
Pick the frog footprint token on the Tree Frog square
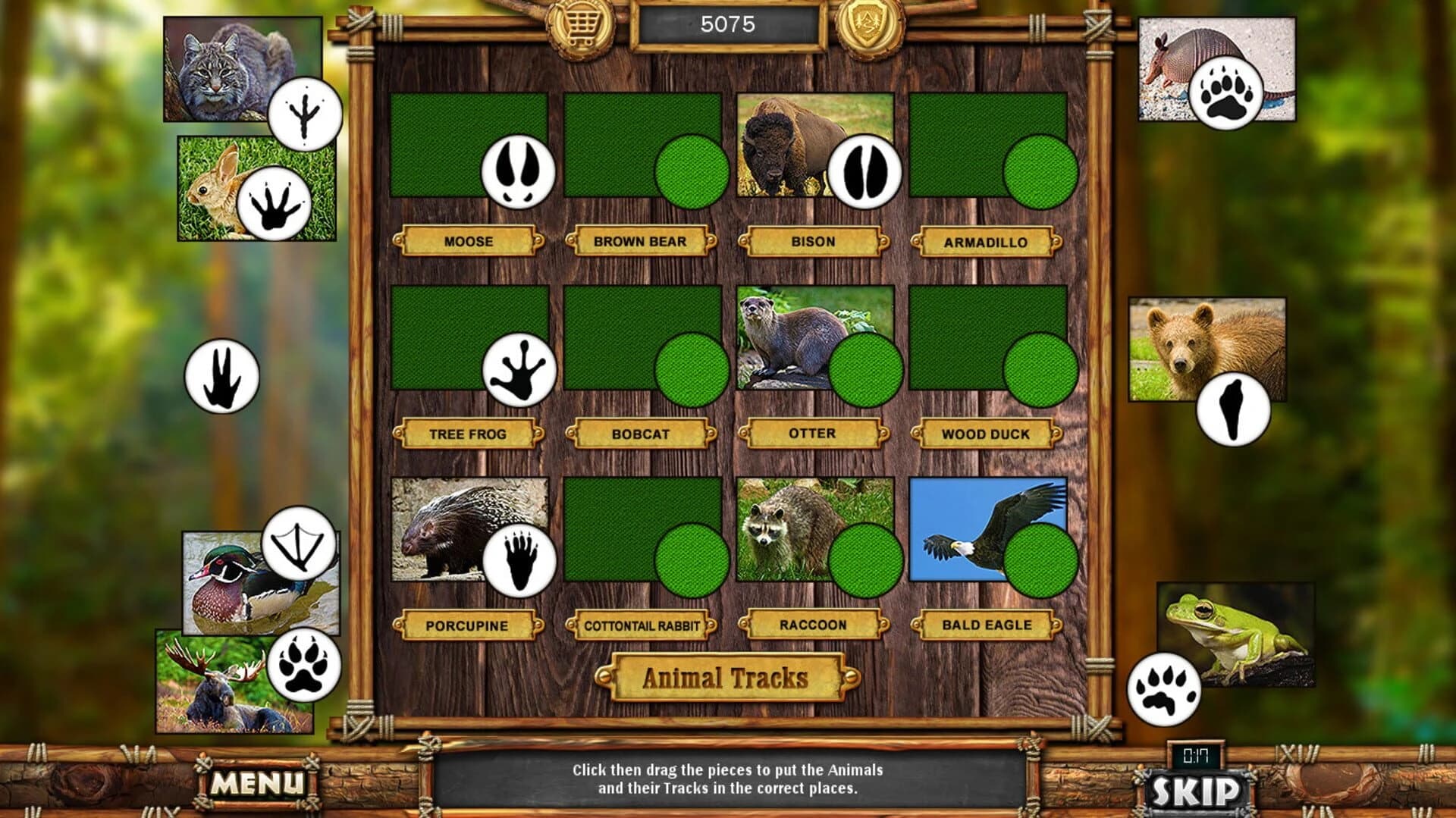[x=521, y=371]
